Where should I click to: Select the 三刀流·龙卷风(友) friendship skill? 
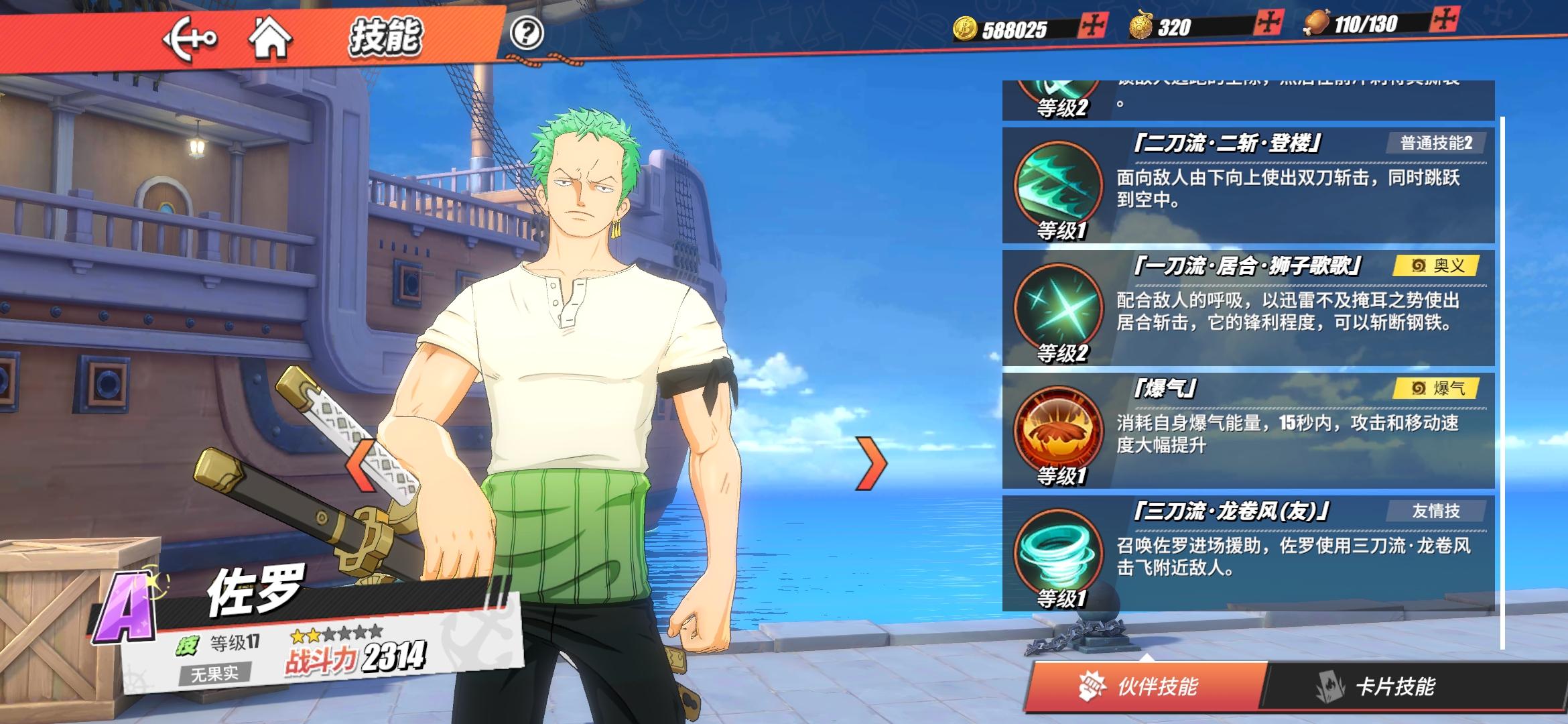point(1248,554)
